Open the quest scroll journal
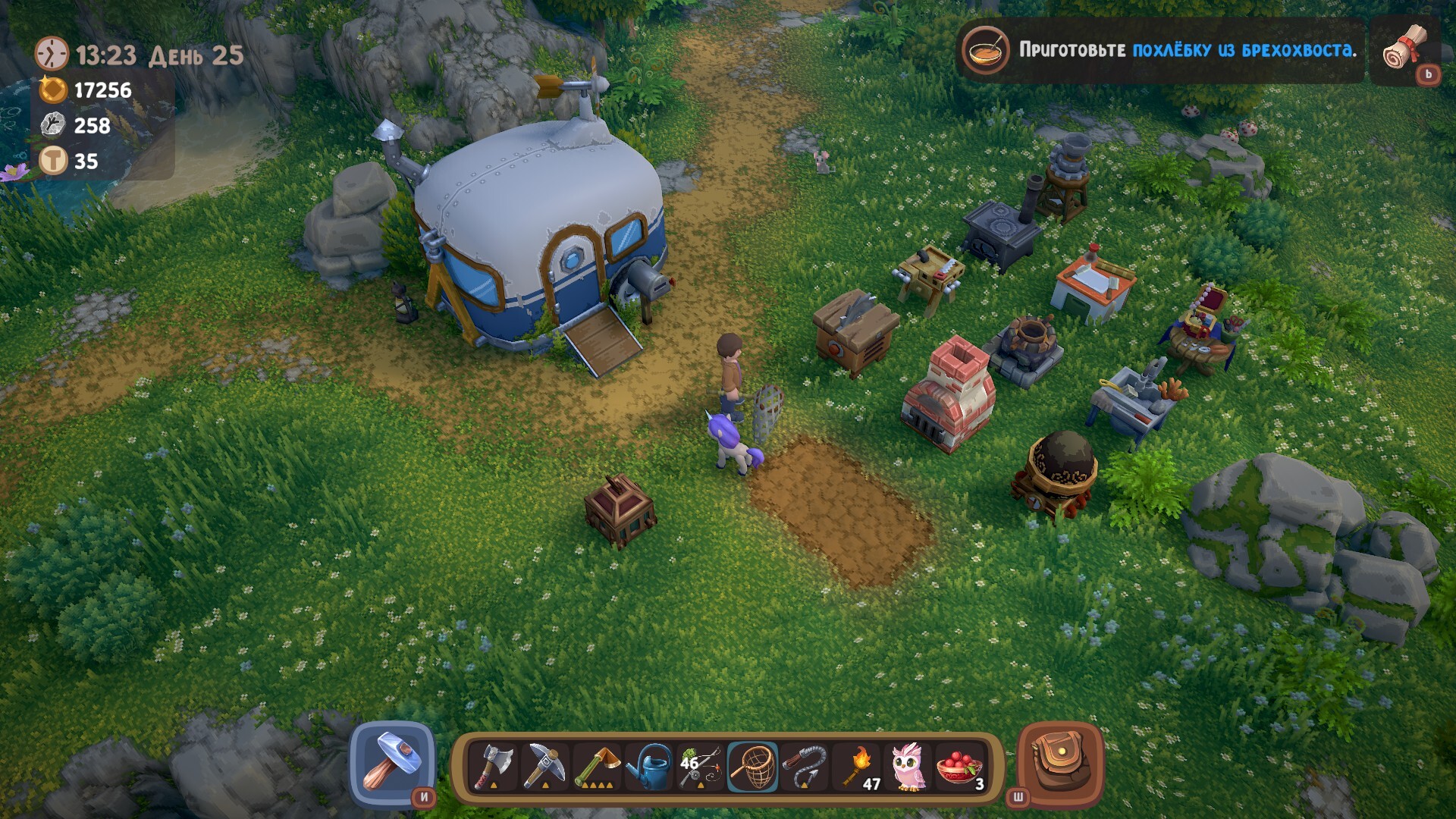1456x819 pixels. point(1405,48)
